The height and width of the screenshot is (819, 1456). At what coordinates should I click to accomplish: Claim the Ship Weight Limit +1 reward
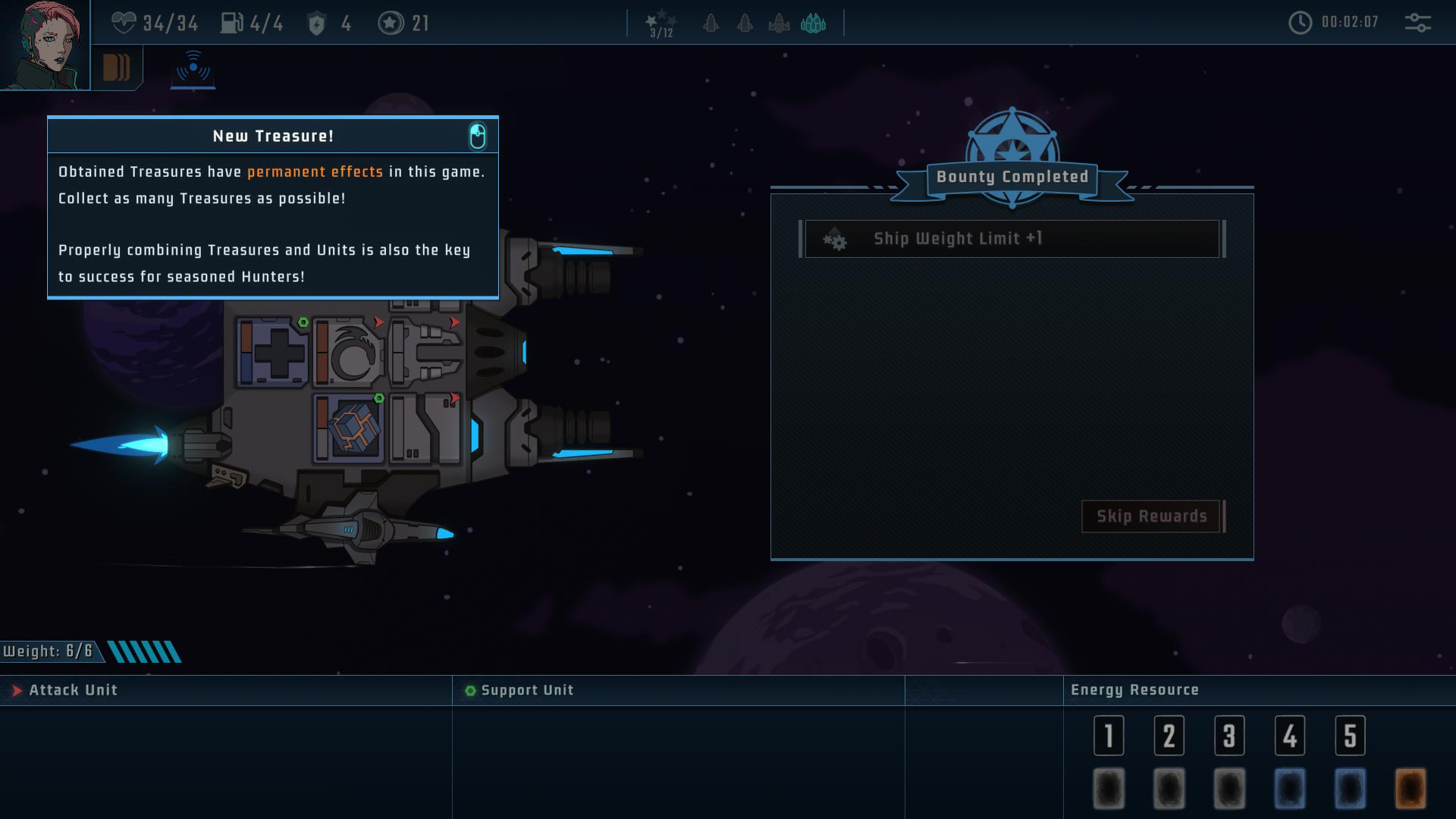click(1012, 239)
